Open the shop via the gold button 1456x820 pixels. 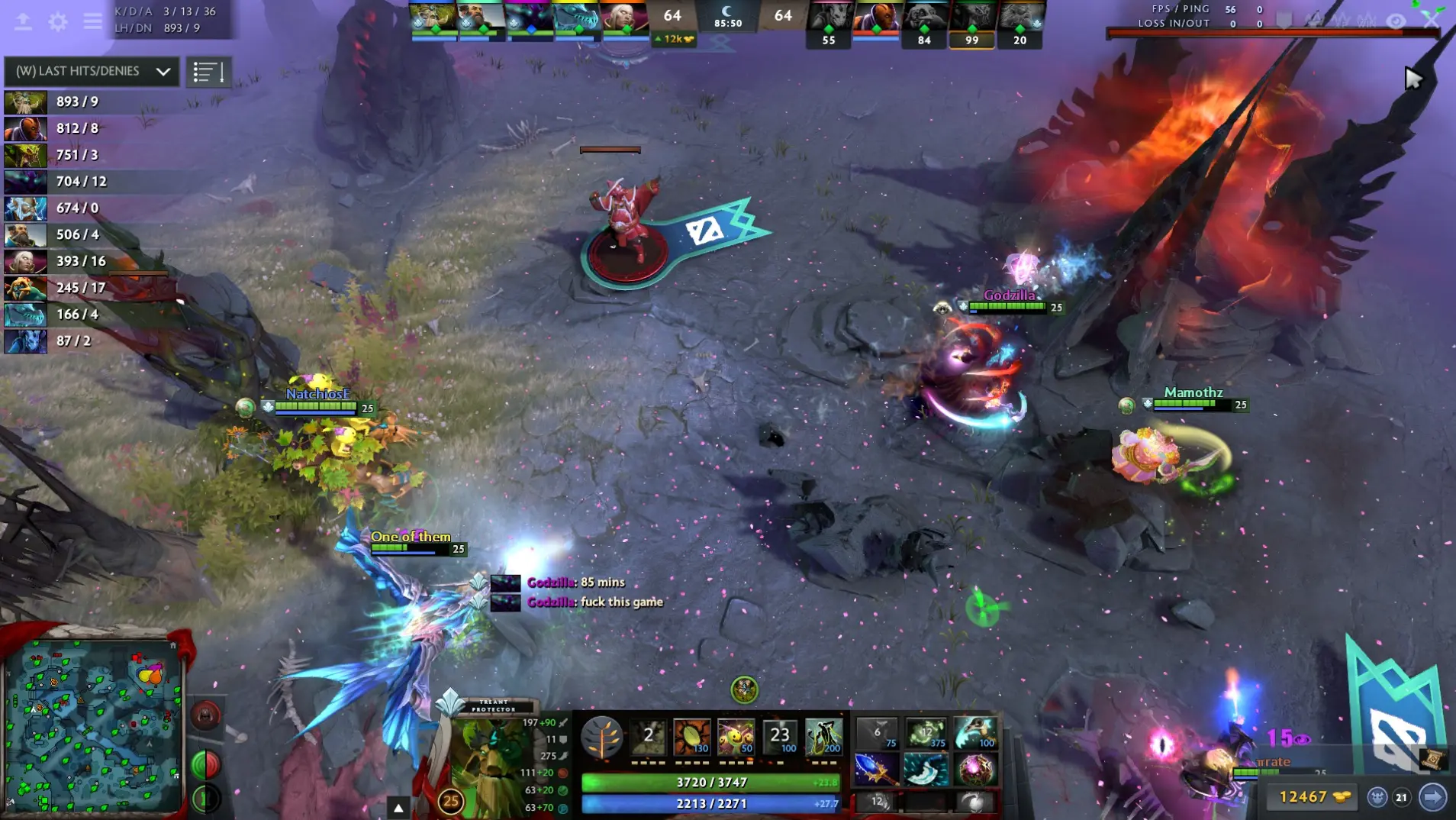tap(1314, 797)
